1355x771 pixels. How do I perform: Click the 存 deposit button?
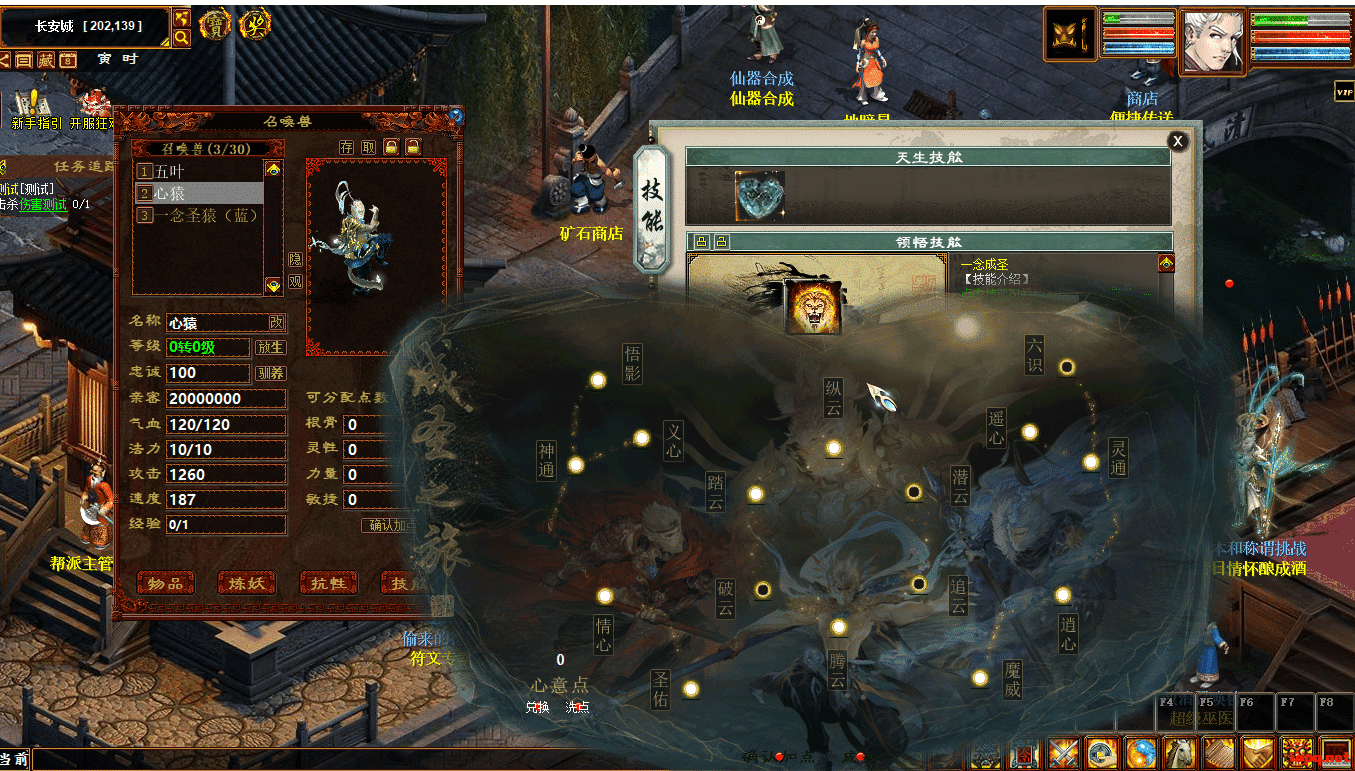pos(346,147)
